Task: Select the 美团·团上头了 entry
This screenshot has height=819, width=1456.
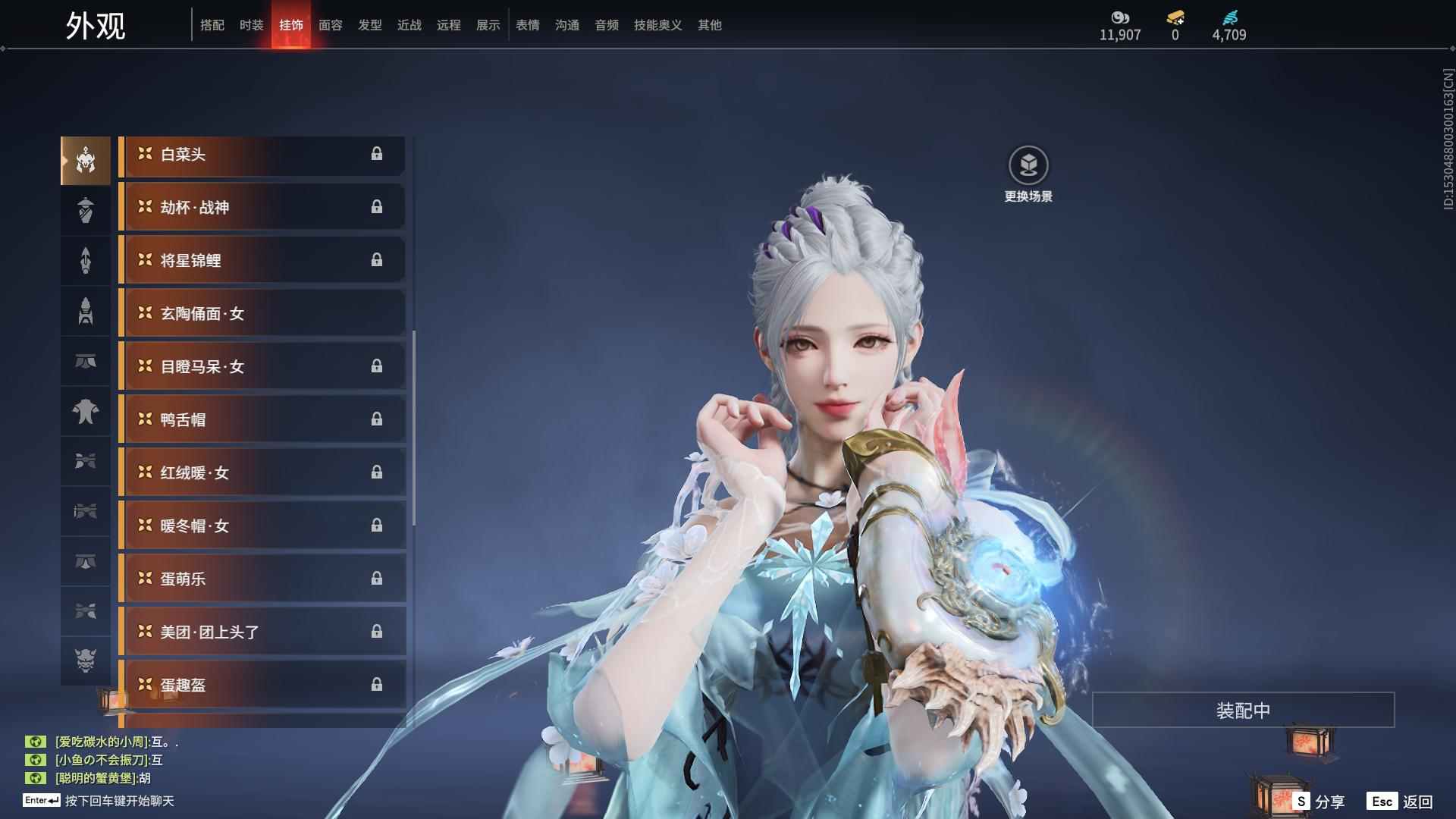Action: pyautogui.click(x=262, y=632)
